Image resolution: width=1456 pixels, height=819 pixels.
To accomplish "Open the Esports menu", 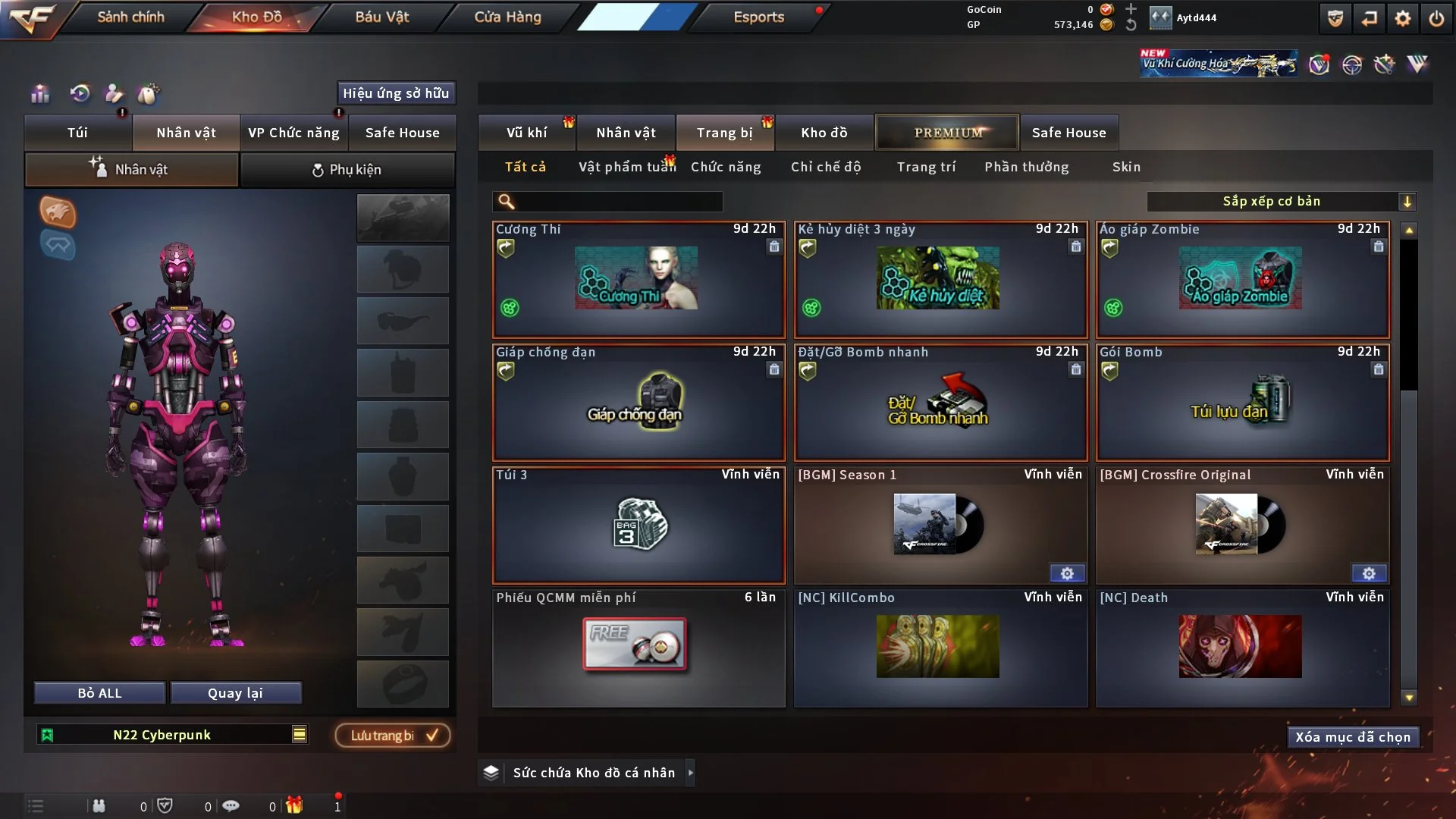I will coord(758,17).
